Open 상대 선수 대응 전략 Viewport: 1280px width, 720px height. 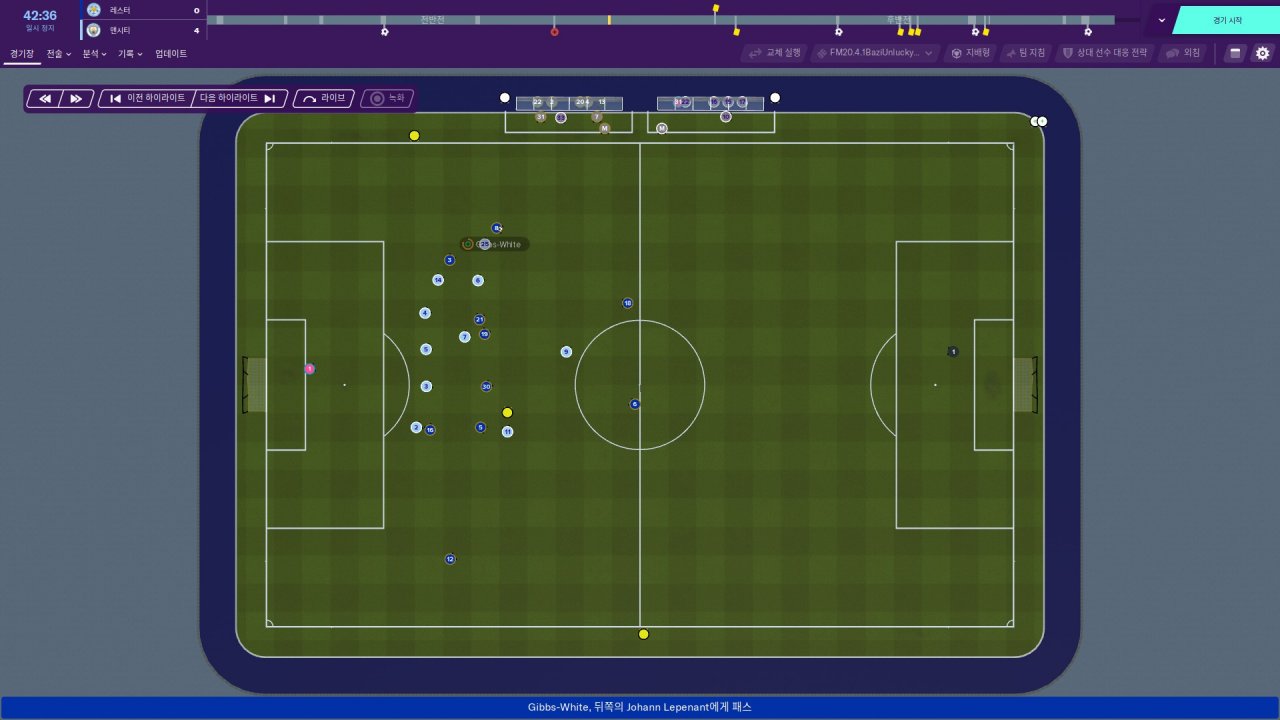click(x=1105, y=53)
